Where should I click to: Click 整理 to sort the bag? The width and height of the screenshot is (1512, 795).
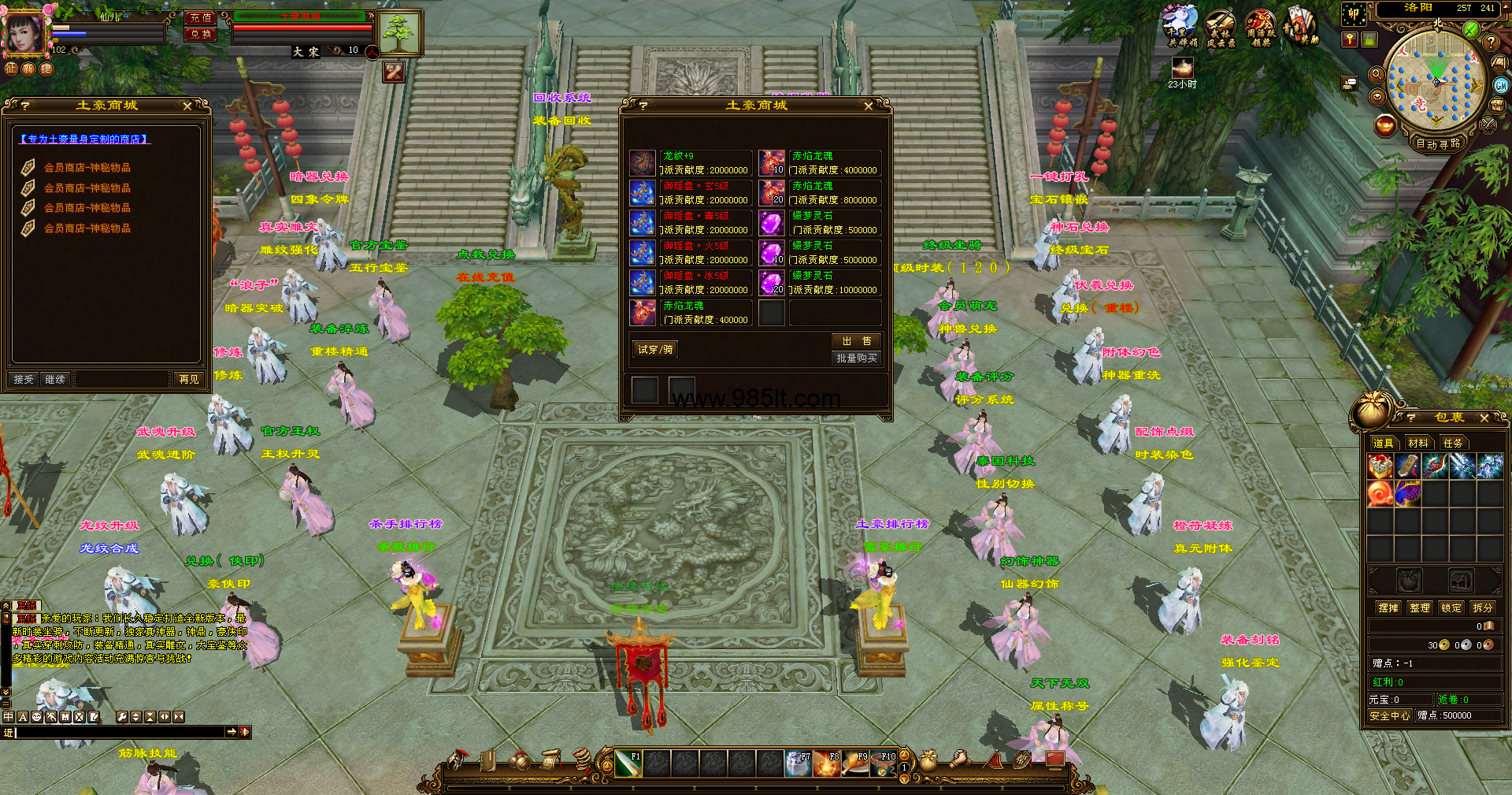[x=1419, y=608]
